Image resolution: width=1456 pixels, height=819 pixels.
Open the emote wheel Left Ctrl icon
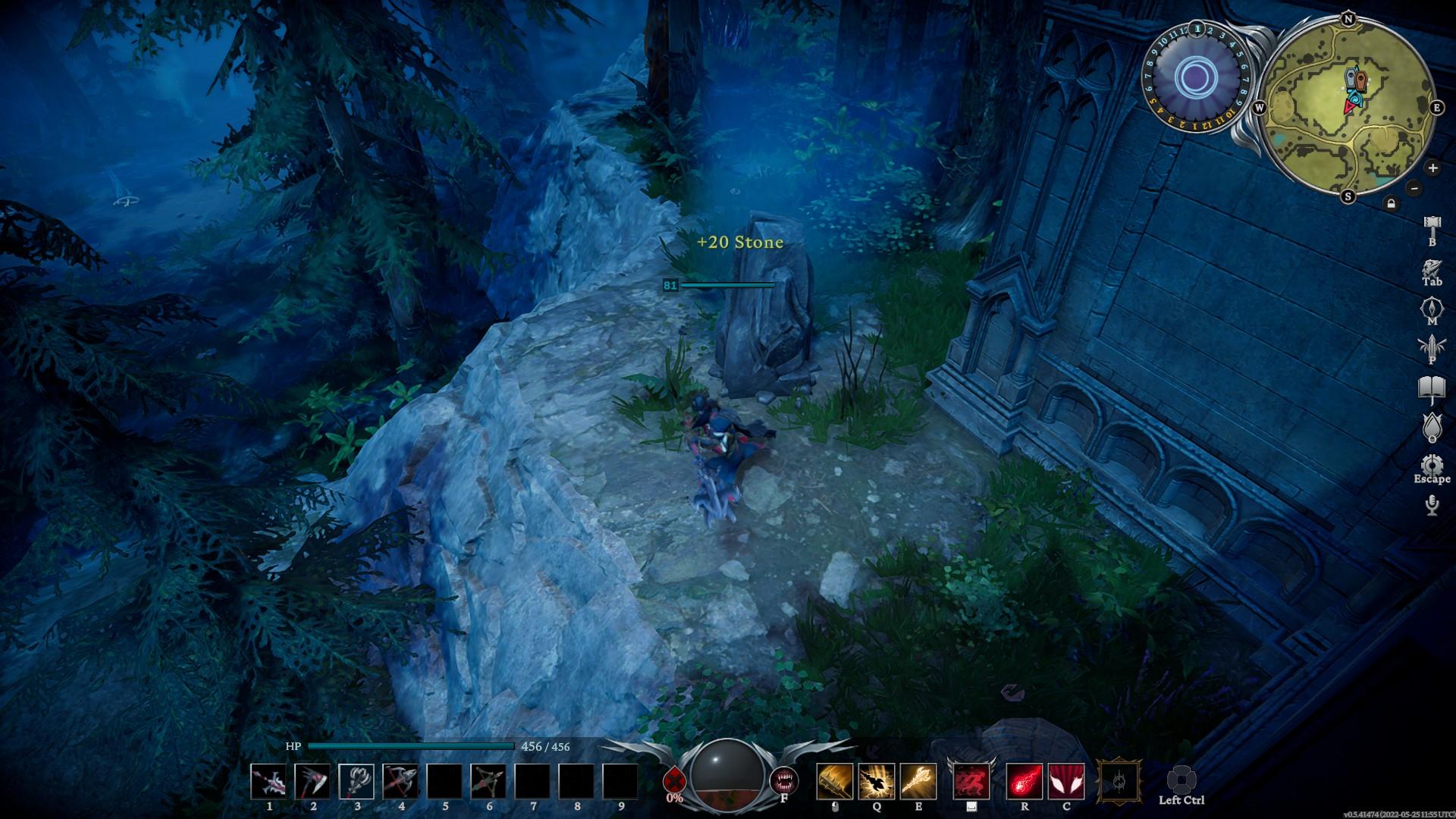tap(1181, 780)
